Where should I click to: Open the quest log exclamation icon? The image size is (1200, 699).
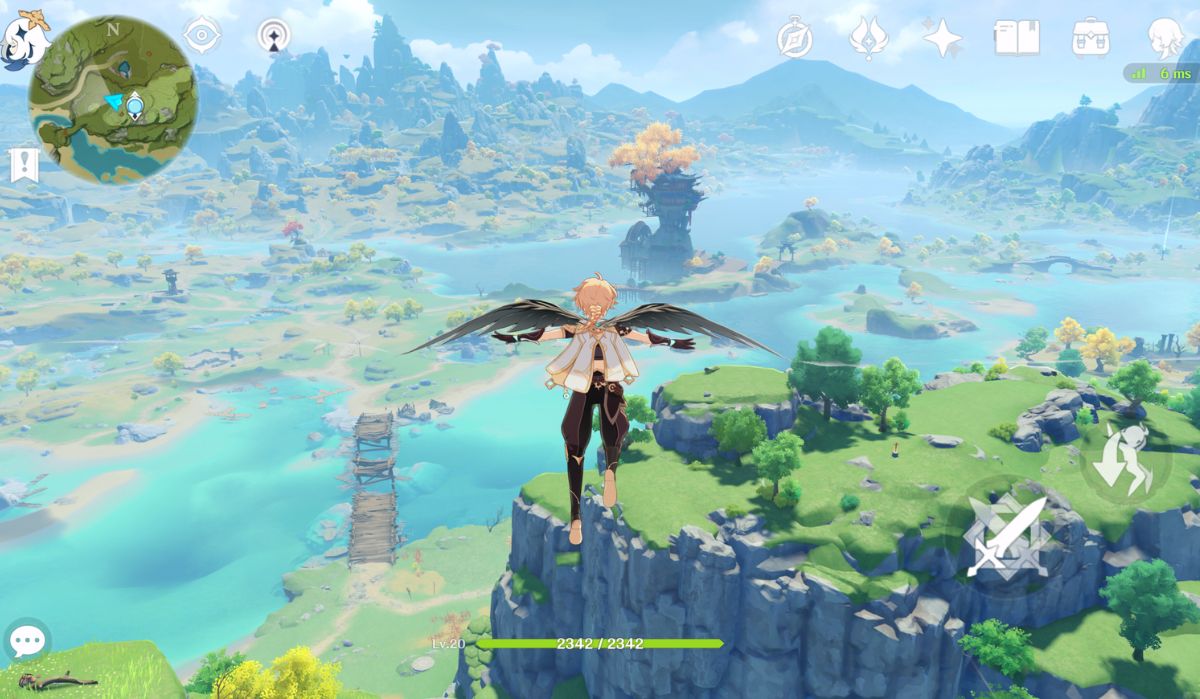(x=24, y=165)
